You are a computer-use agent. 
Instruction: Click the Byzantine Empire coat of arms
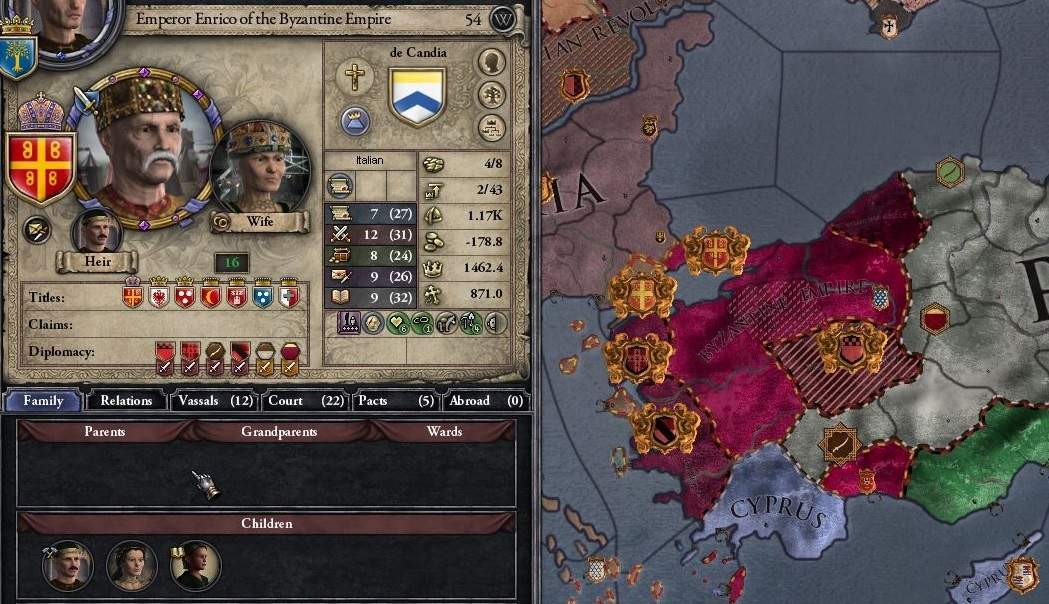click(41, 164)
